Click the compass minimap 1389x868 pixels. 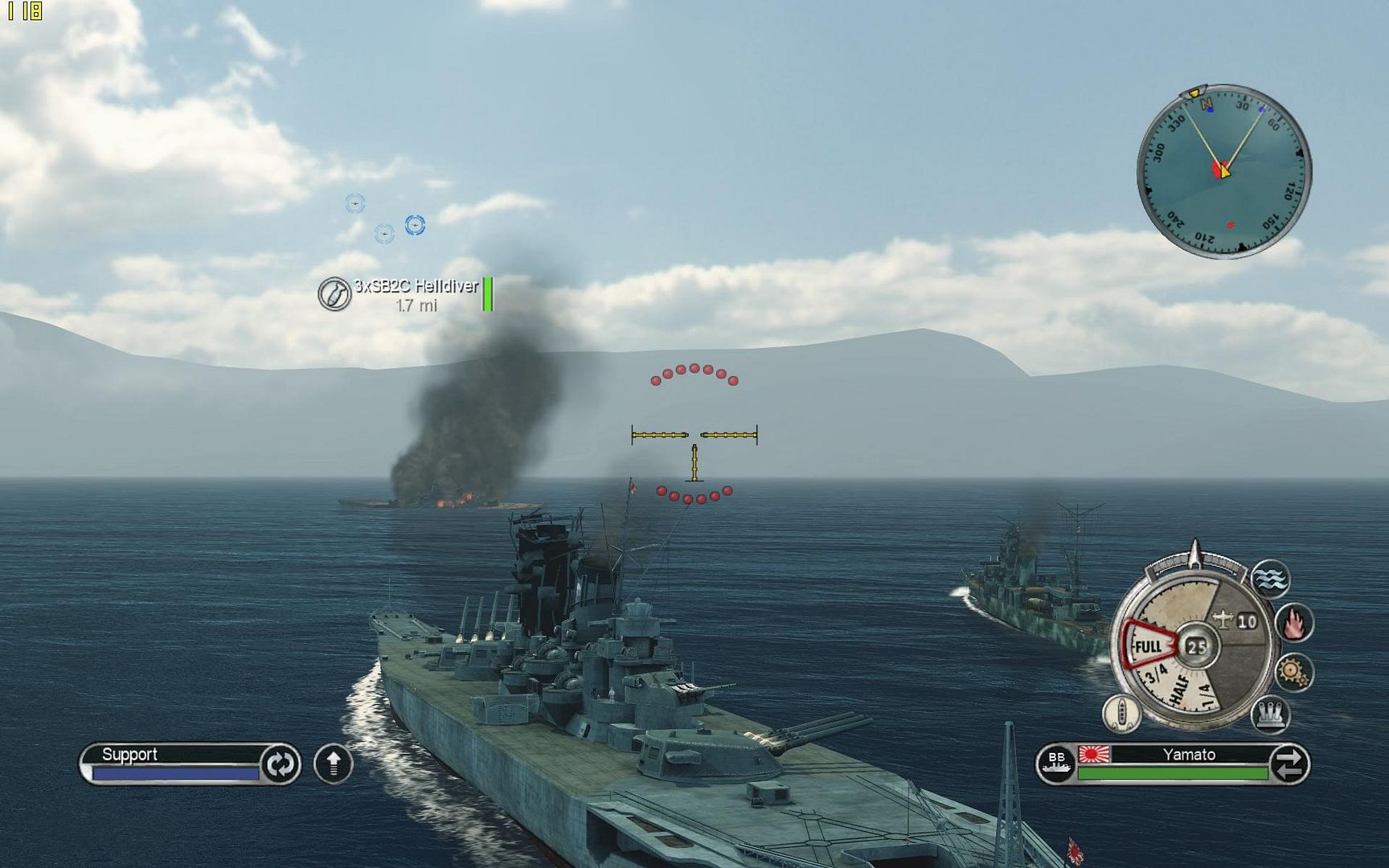[1223, 170]
